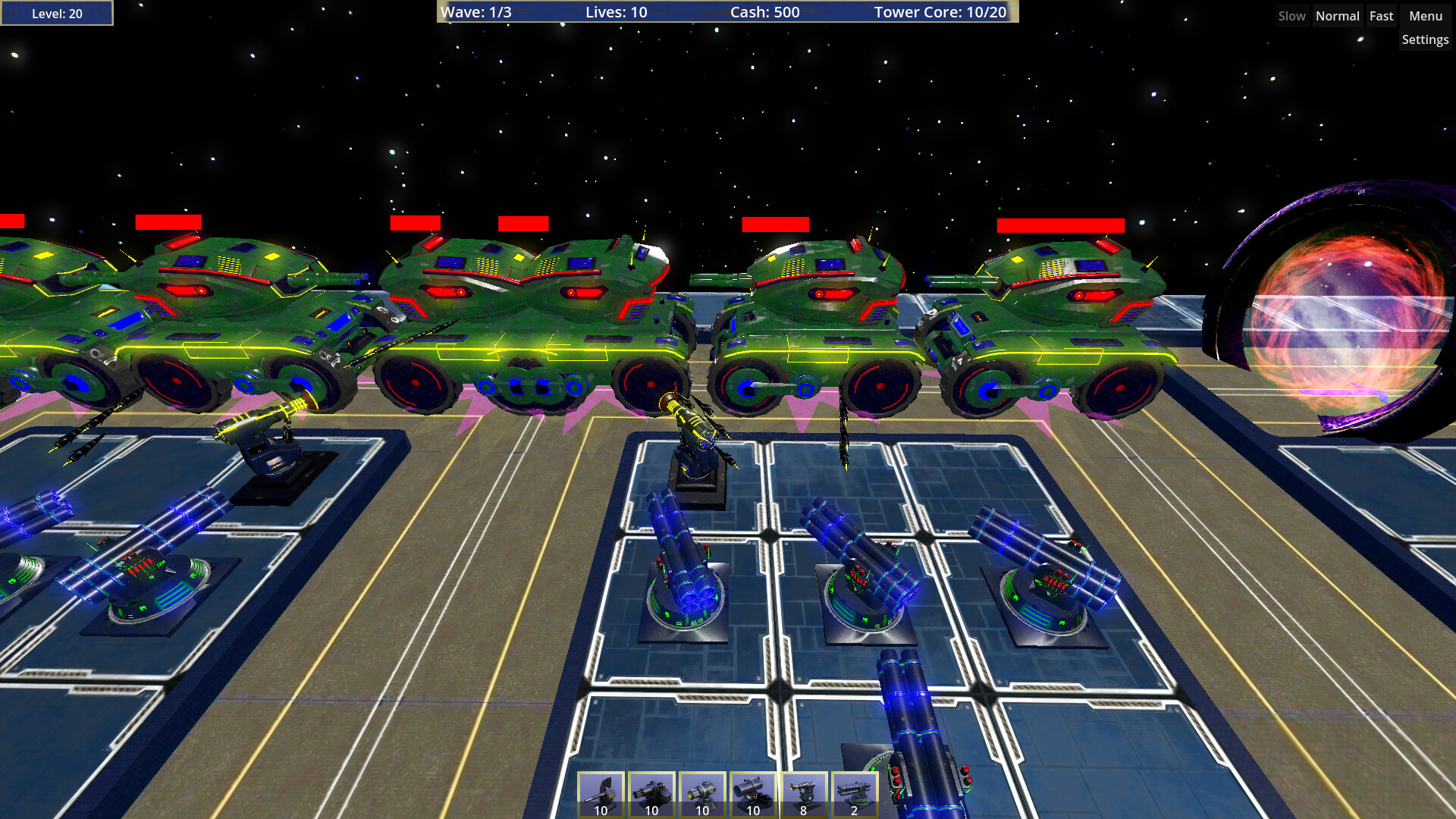Select the gatling gun tower icon

(x=651, y=792)
